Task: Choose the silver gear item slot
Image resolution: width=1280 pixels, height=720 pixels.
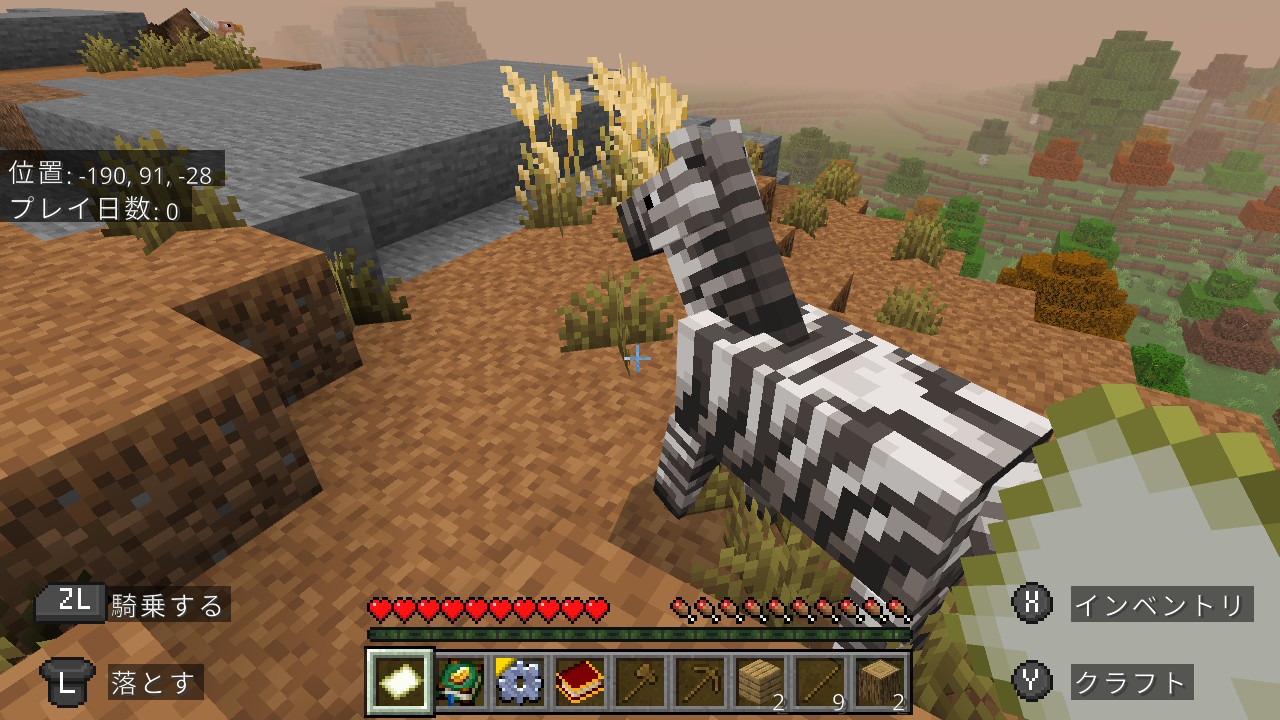Action: pos(520,683)
